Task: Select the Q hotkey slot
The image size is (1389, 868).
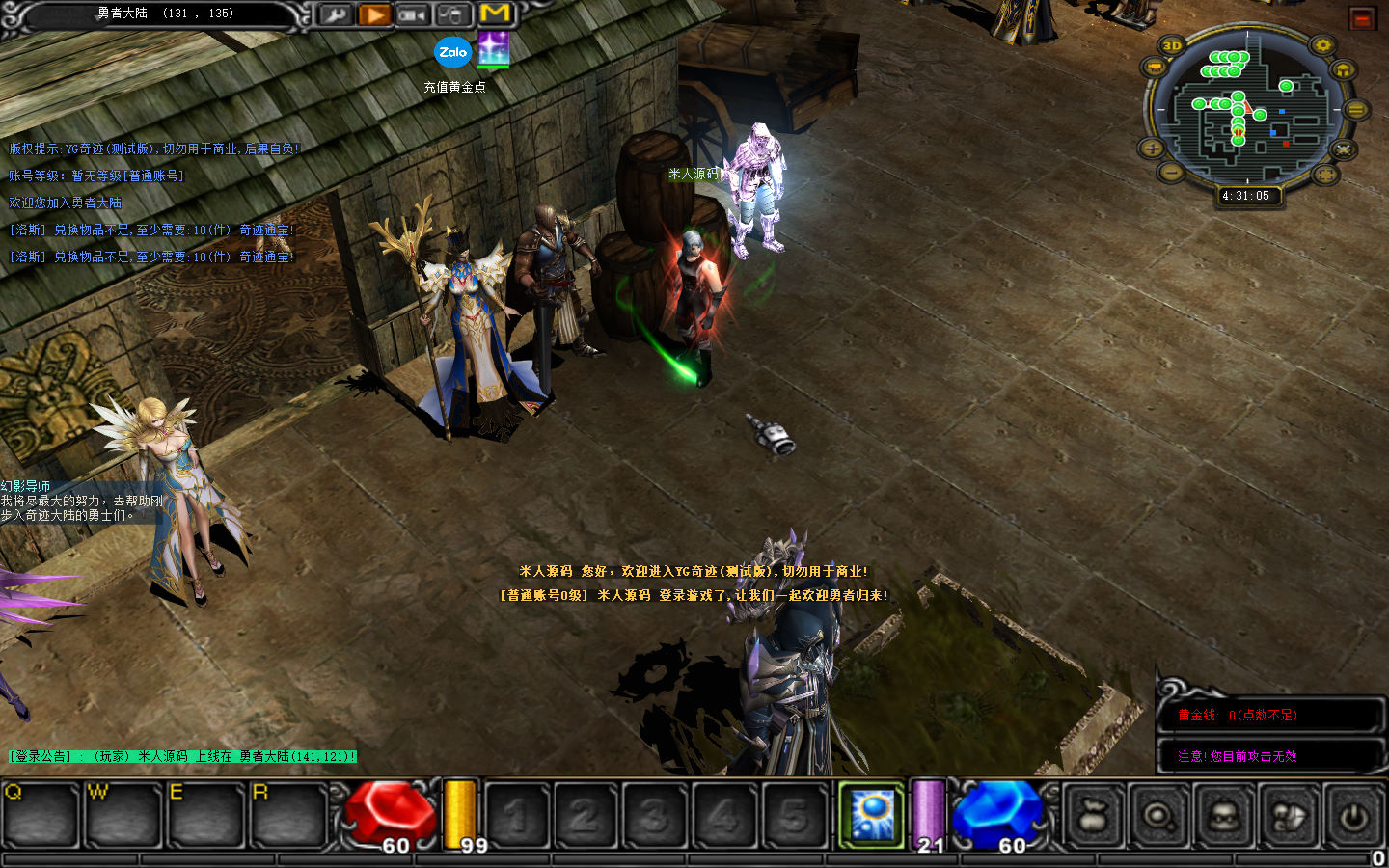Action: tap(40, 816)
